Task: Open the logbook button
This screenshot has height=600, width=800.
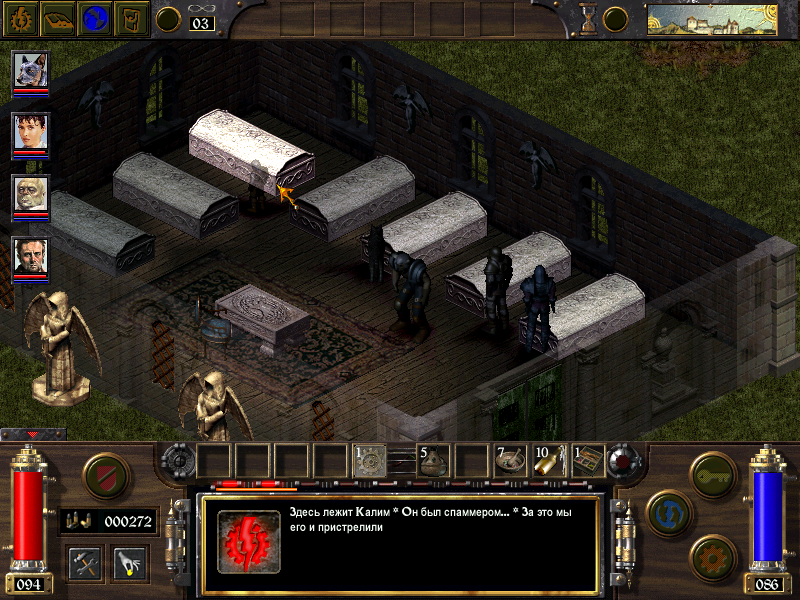Action: tap(56, 18)
